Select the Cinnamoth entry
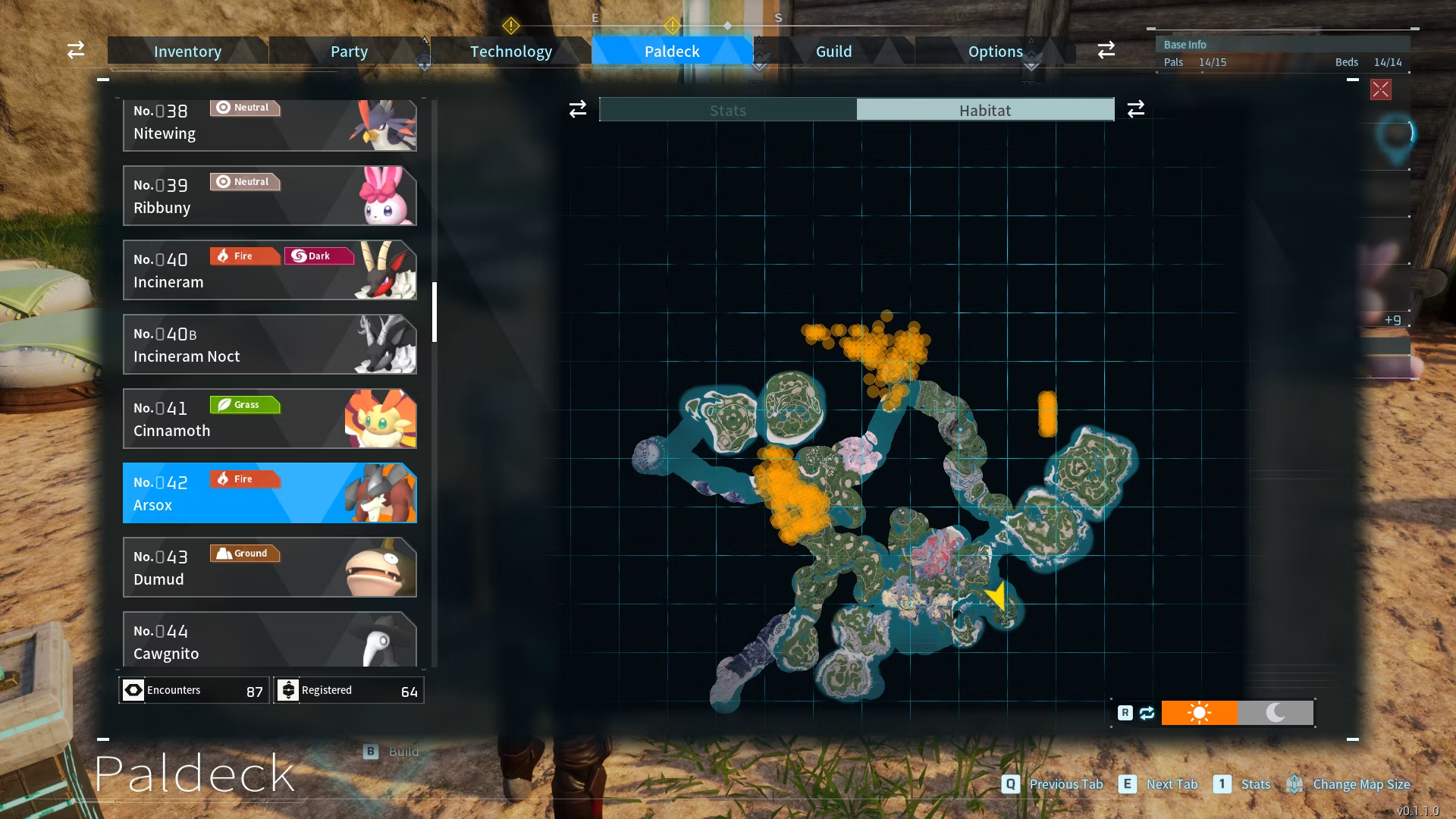 click(x=269, y=419)
